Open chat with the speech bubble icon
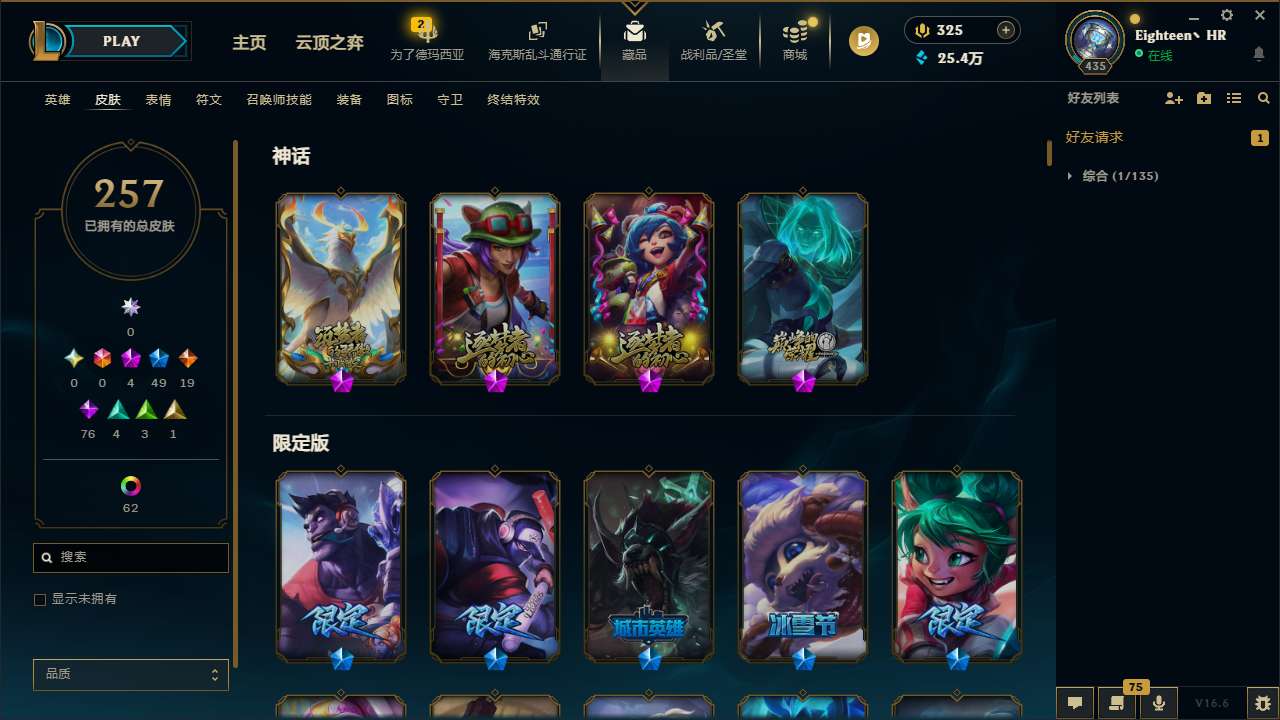Image resolution: width=1280 pixels, height=720 pixels. click(x=1075, y=702)
